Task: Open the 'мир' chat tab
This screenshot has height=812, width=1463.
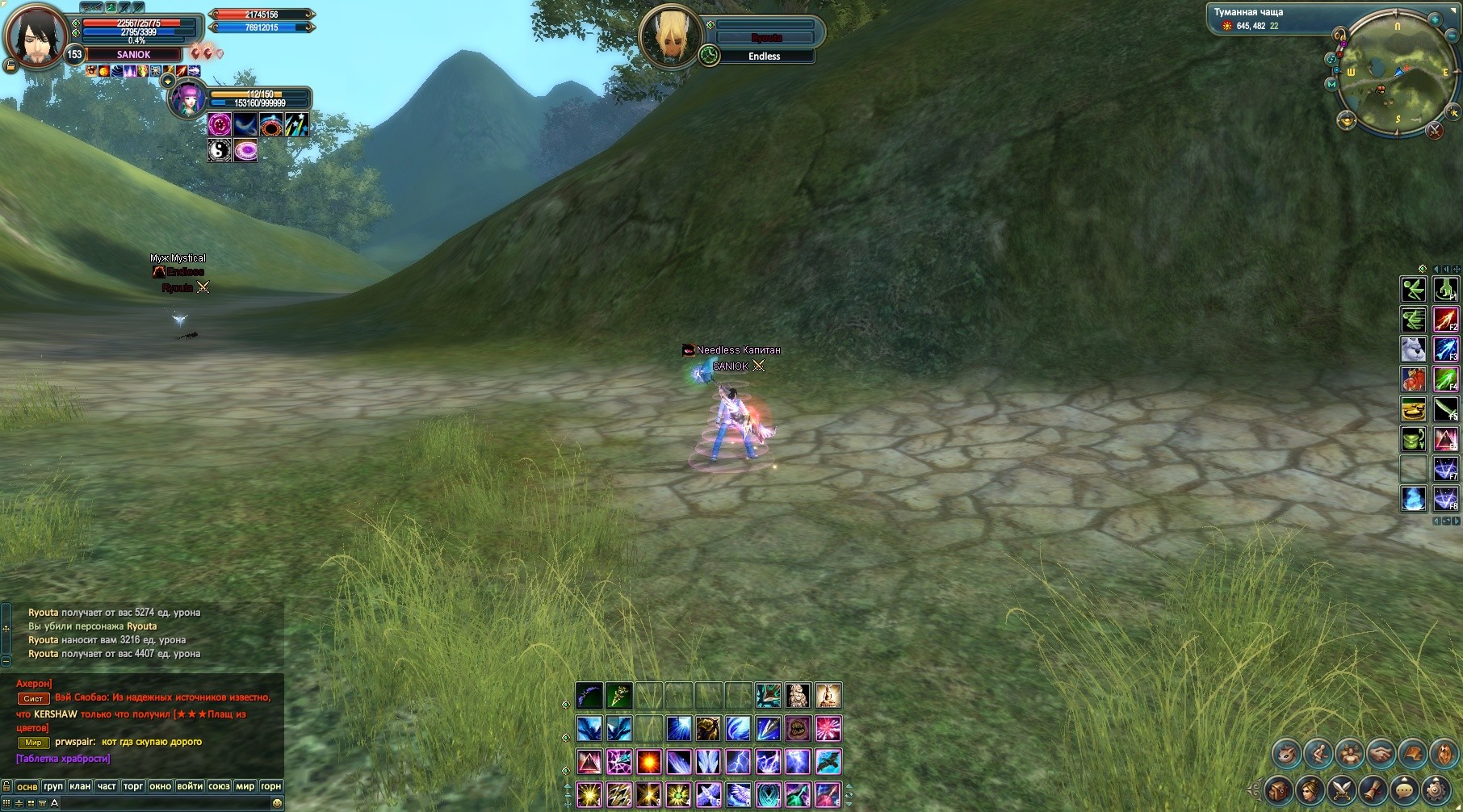Action: 245,786
